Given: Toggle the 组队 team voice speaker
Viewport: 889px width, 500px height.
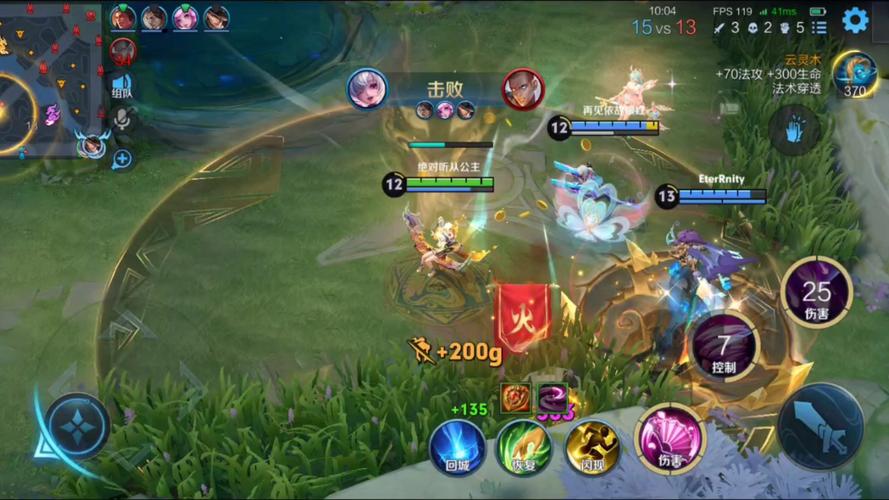Looking at the screenshot, I should click(122, 86).
